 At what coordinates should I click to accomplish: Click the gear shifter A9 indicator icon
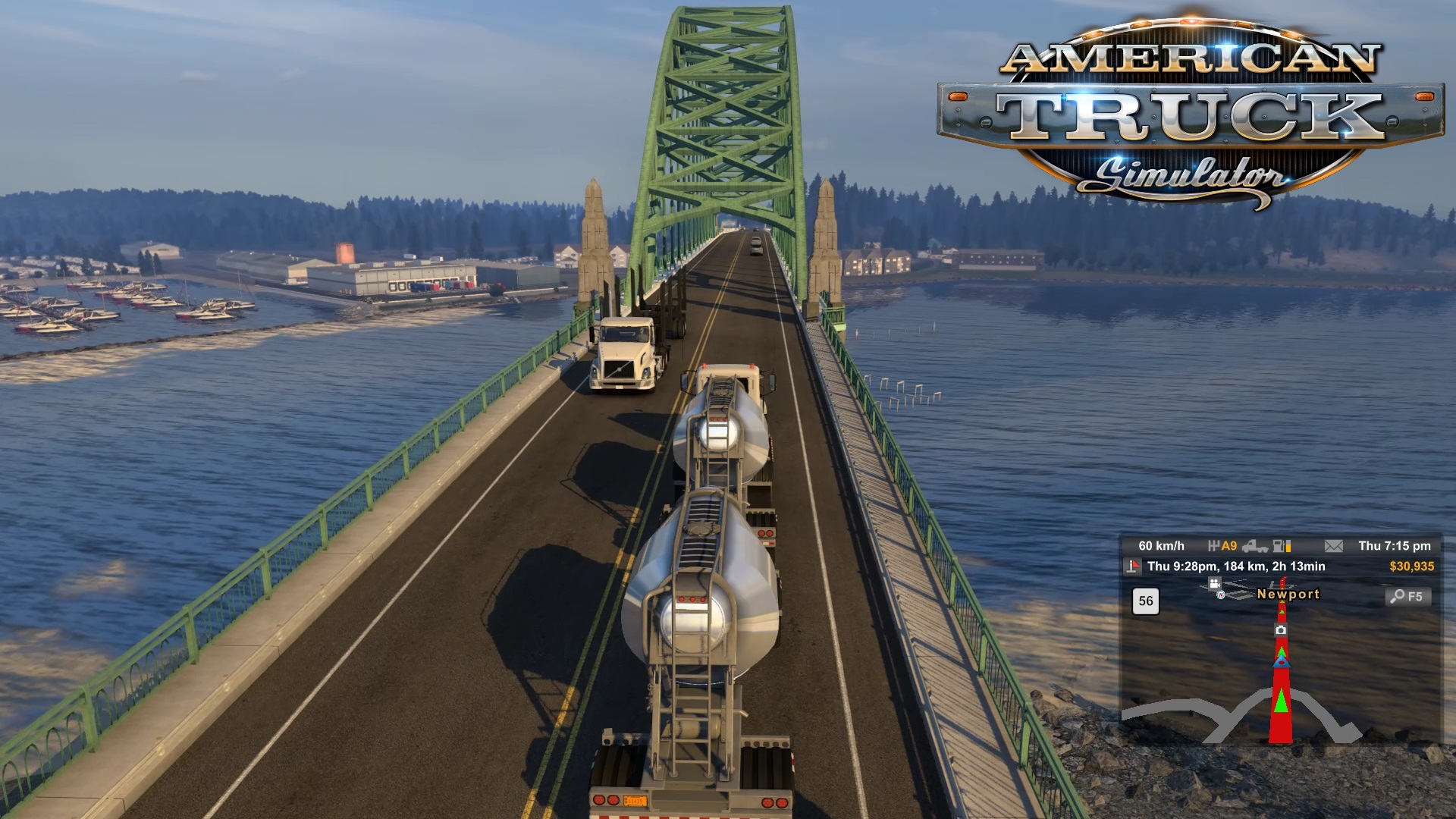coord(1219,546)
